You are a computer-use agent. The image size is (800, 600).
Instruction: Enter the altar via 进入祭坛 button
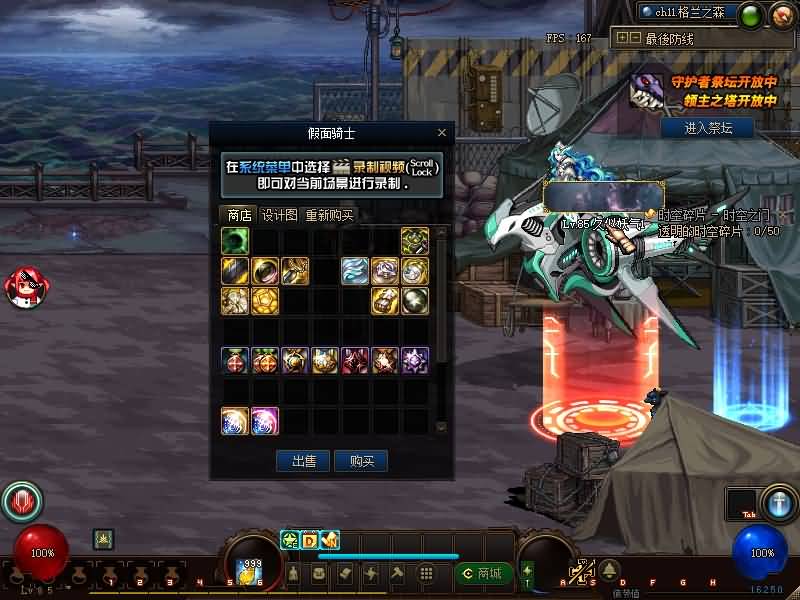coord(708,128)
